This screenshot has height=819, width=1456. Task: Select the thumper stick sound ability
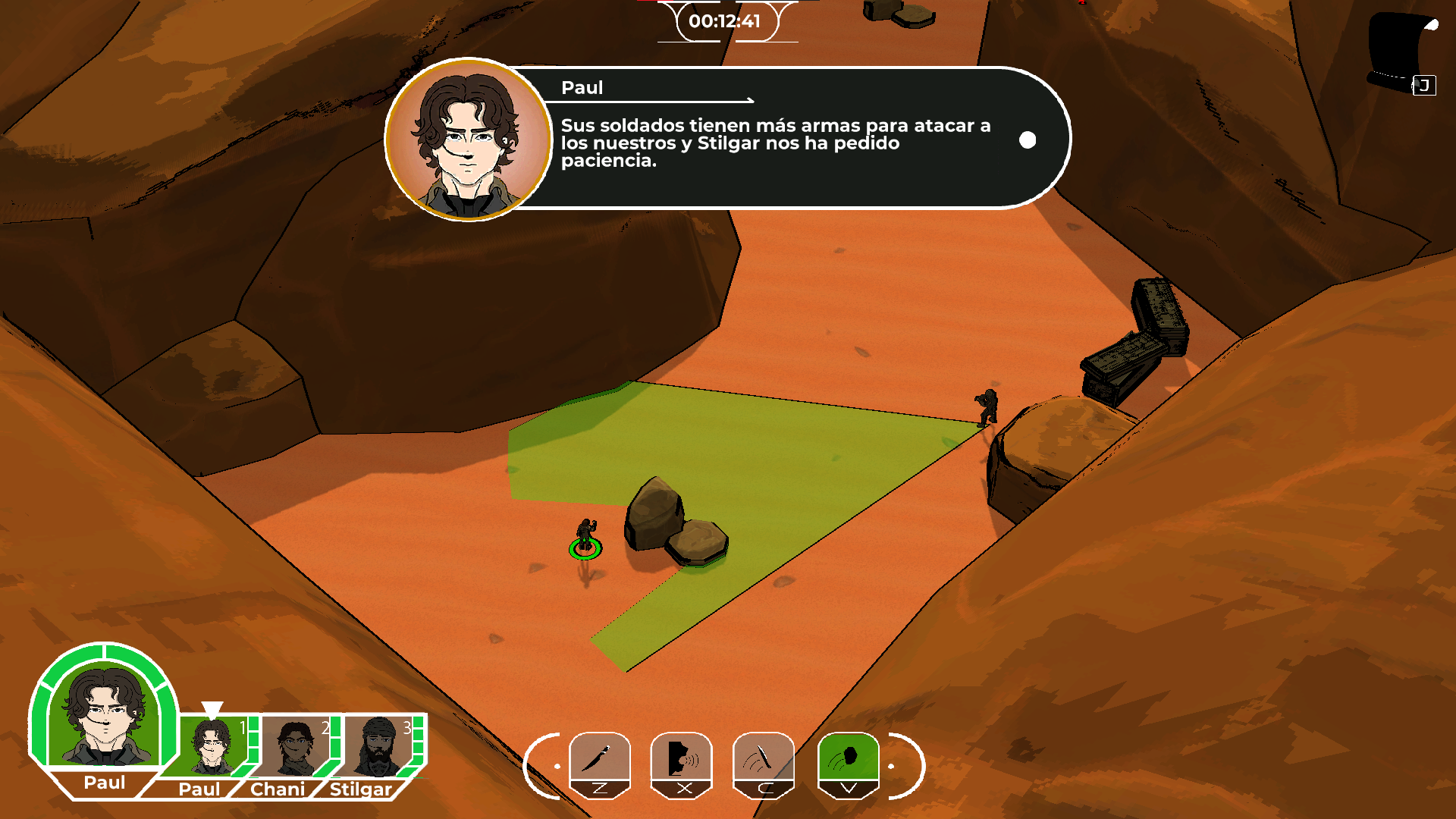tap(763, 758)
